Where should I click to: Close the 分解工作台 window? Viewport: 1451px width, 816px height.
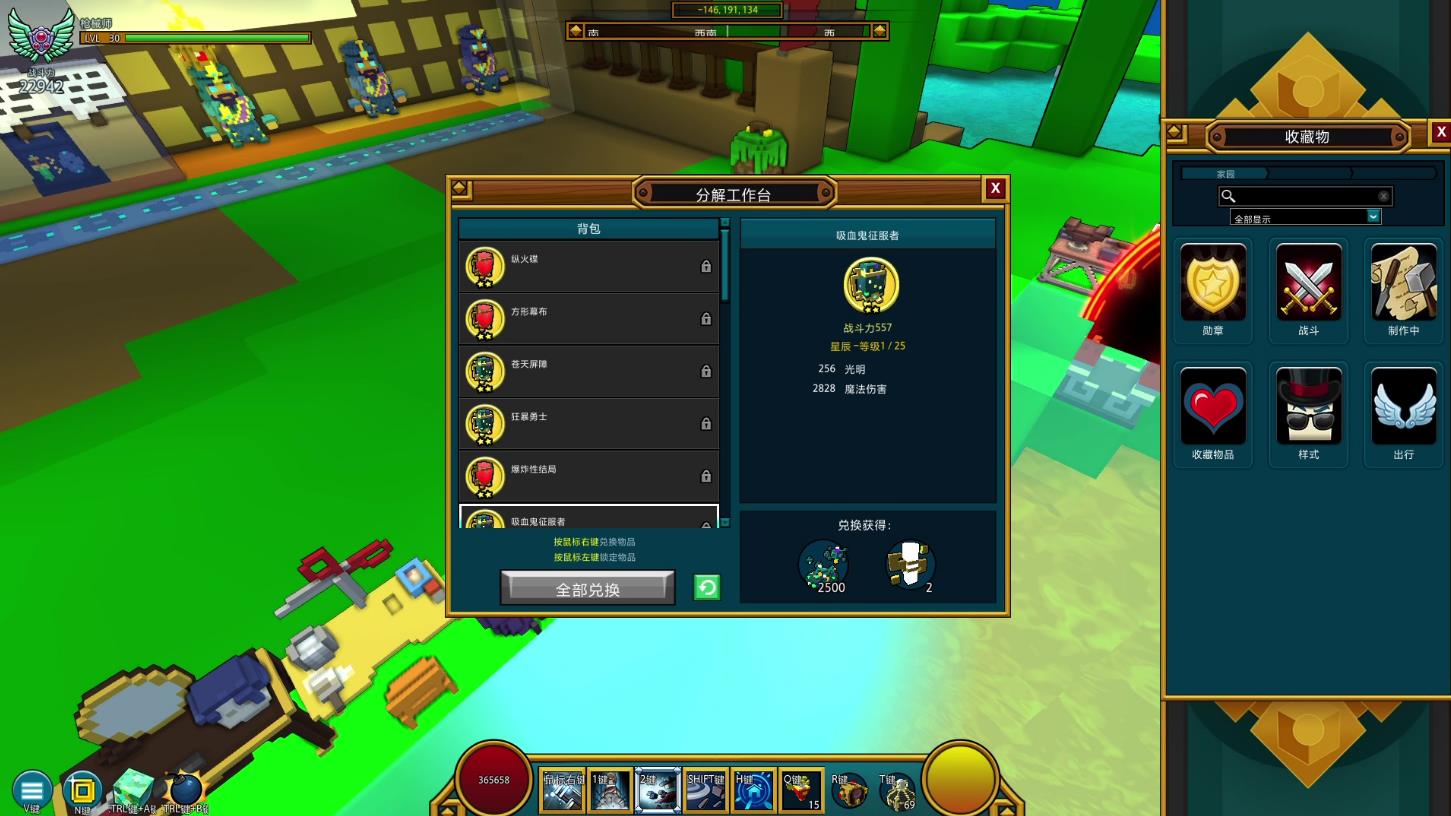pyautogui.click(x=995, y=188)
